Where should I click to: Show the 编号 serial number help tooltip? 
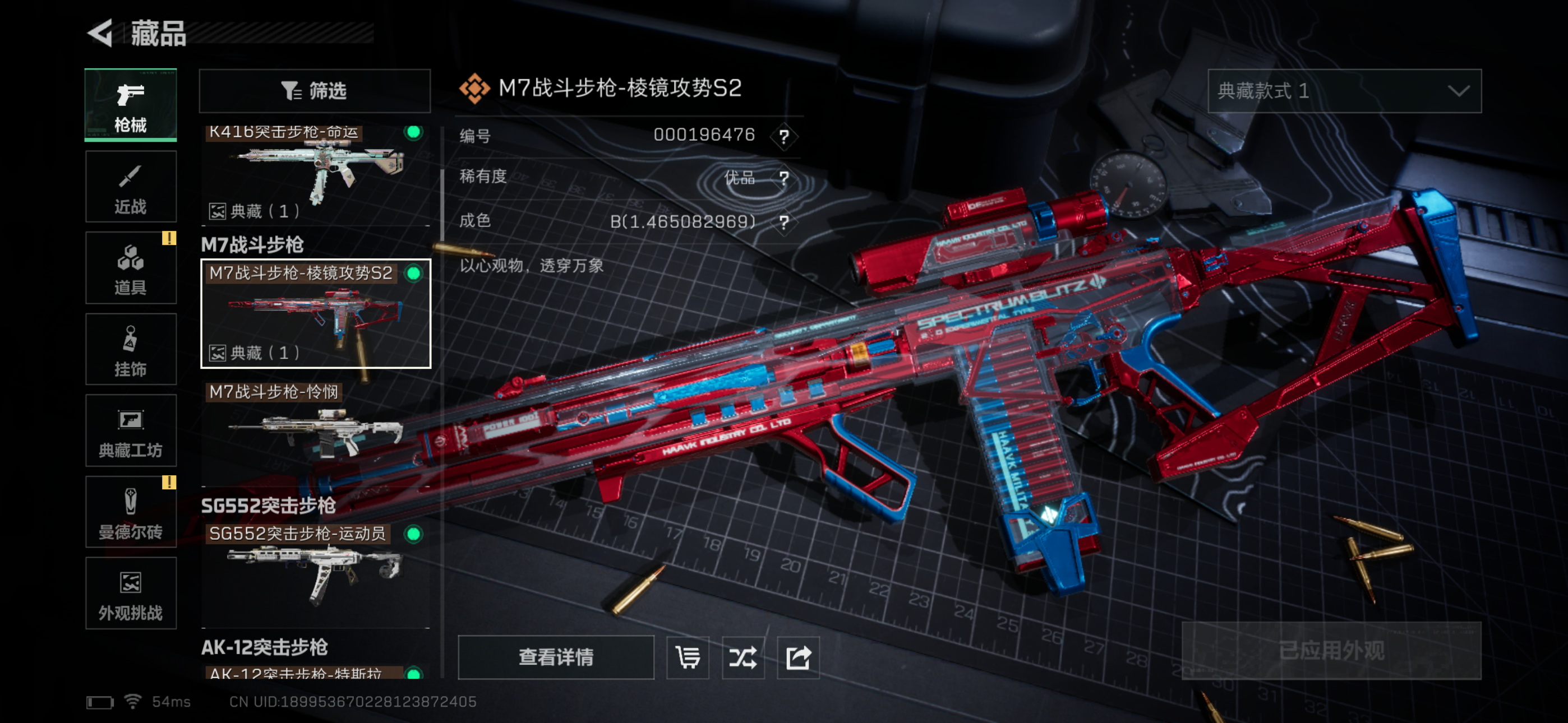point(784,136)
